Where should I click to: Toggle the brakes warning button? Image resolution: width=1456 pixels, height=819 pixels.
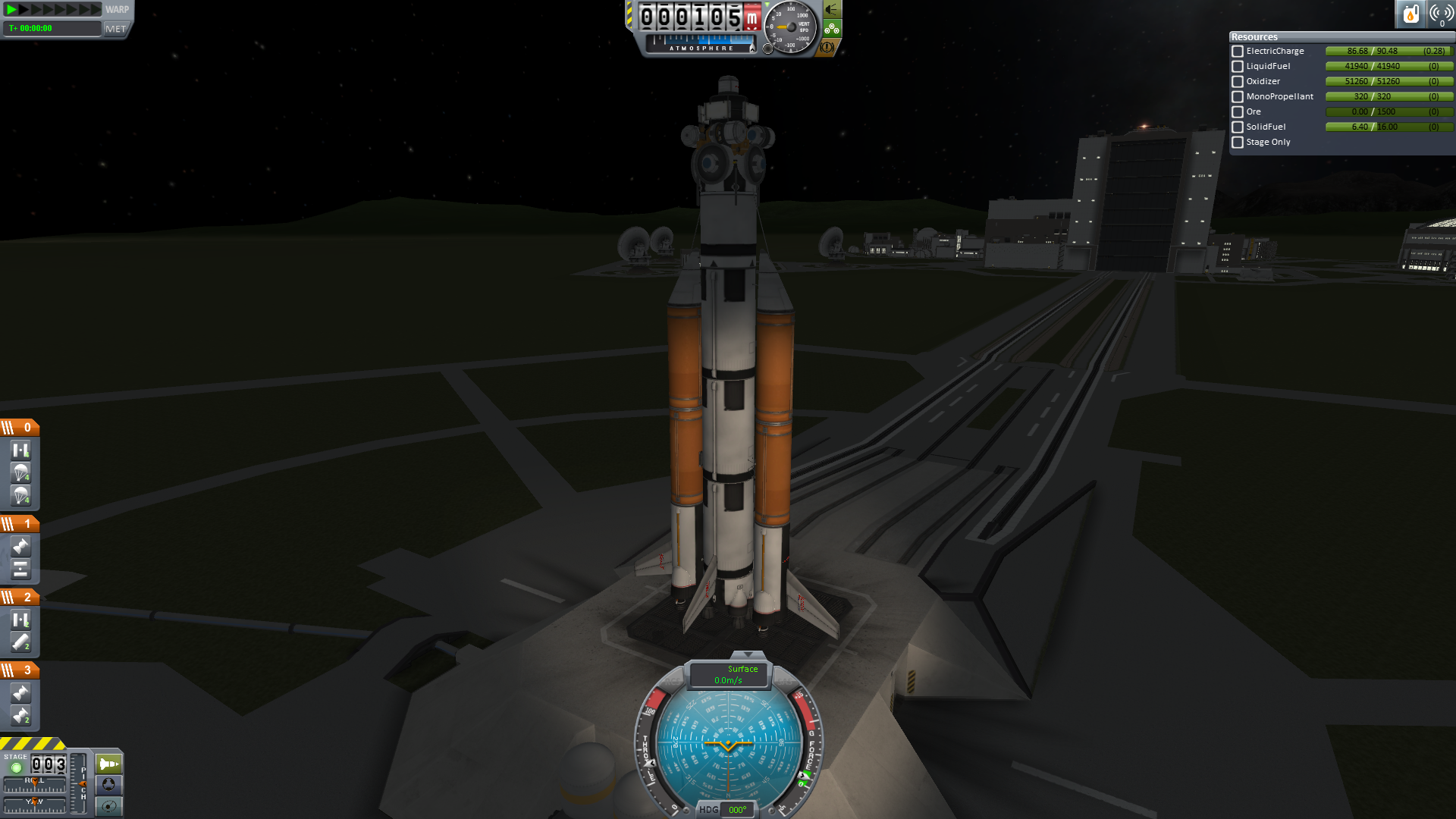(827, 47)
